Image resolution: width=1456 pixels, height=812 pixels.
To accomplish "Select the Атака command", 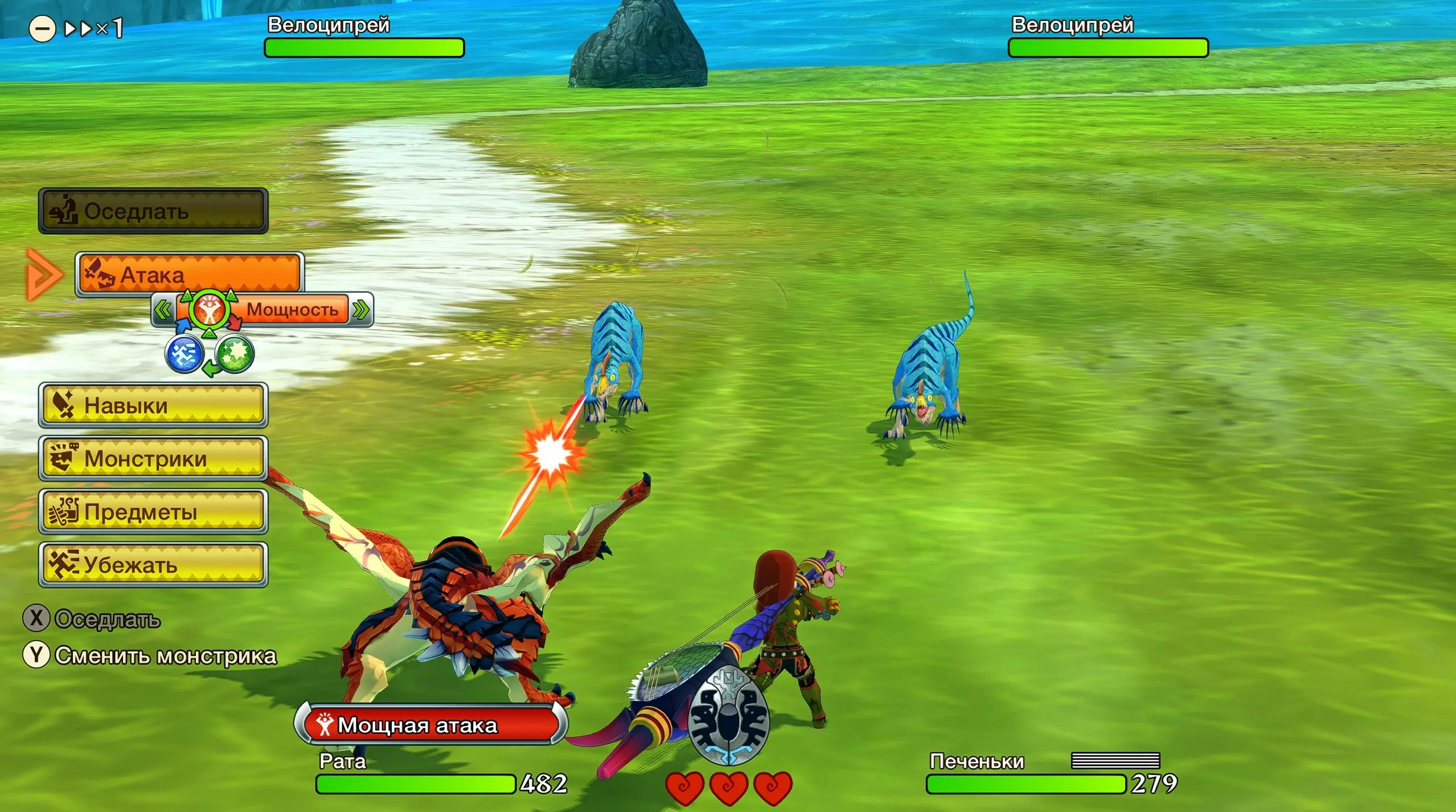I will (x=190, y=274).
